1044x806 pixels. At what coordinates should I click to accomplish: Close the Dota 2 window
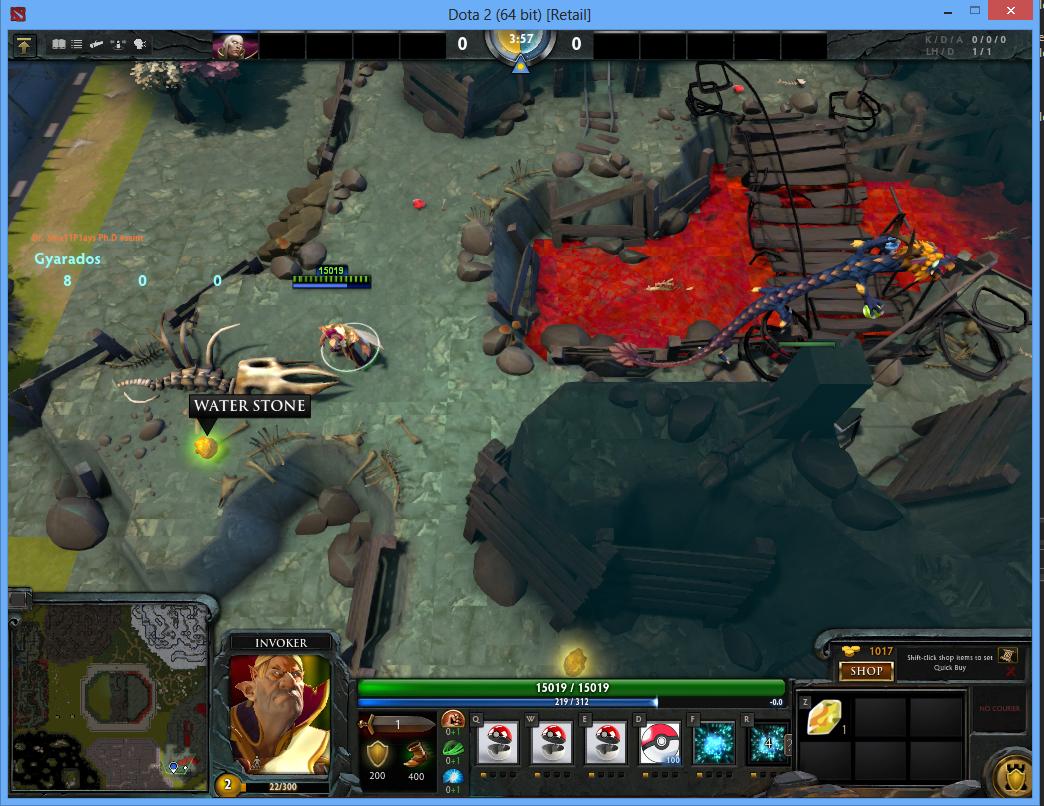pyautogui.click(x=1016, y=12)
